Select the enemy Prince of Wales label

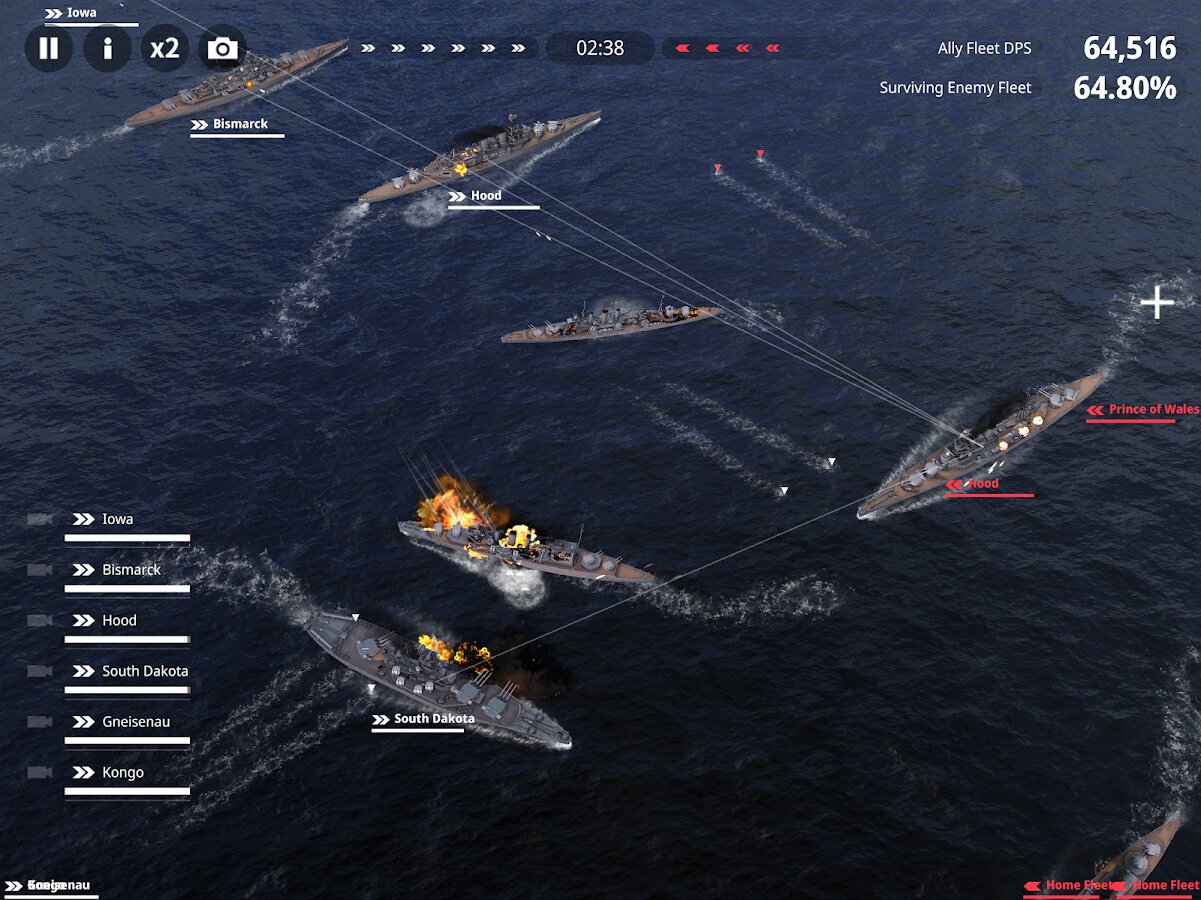(x=1152, y=409)
